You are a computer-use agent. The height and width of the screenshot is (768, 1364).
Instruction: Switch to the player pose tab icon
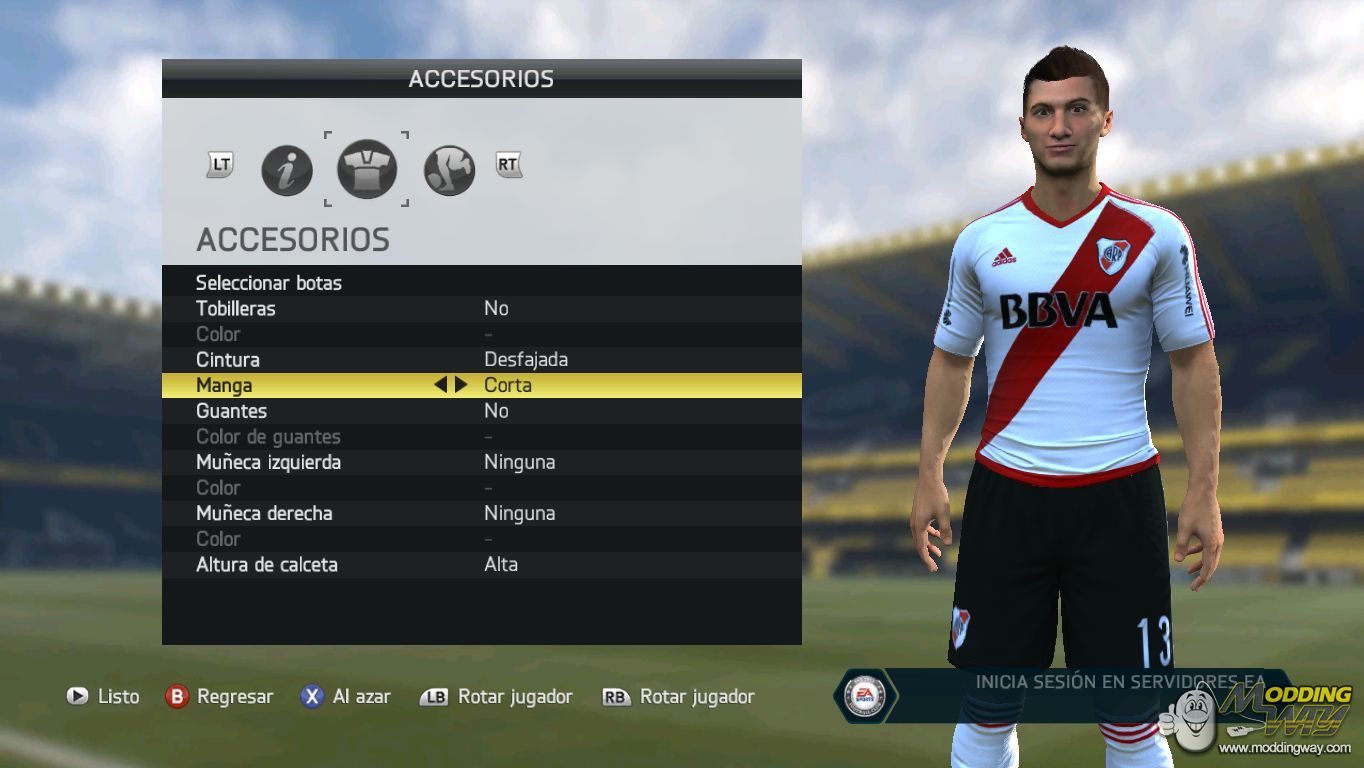[449, 170]
